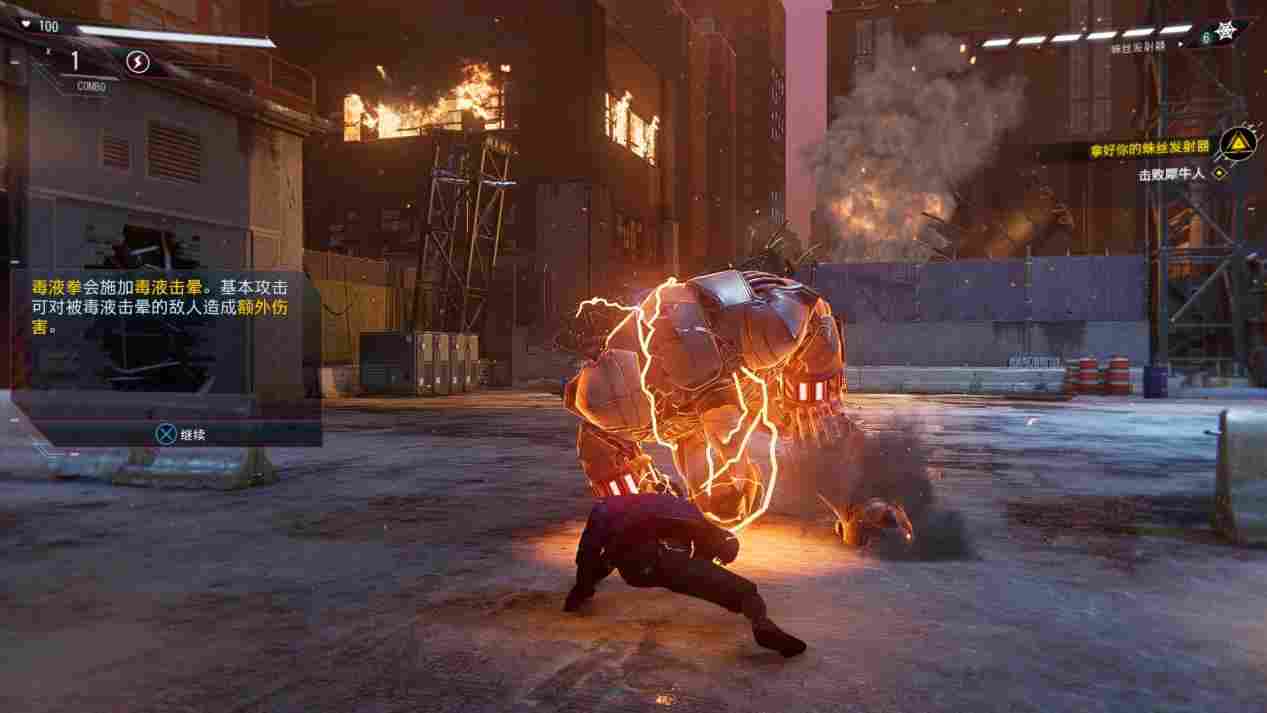Select the 击败犀牛人 objective entry
This screenshot has height=713, width=1267.
tap(1172, 174)
